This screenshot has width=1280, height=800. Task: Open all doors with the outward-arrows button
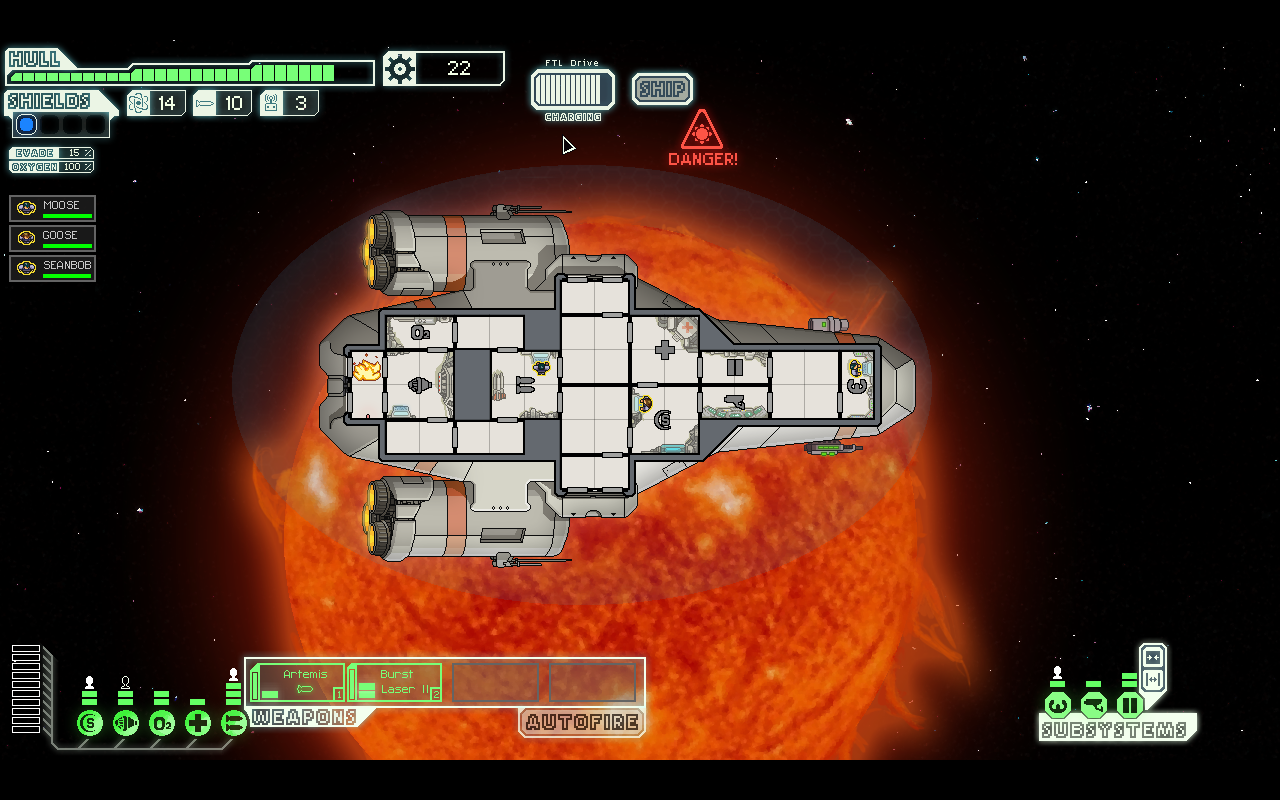1153,680
